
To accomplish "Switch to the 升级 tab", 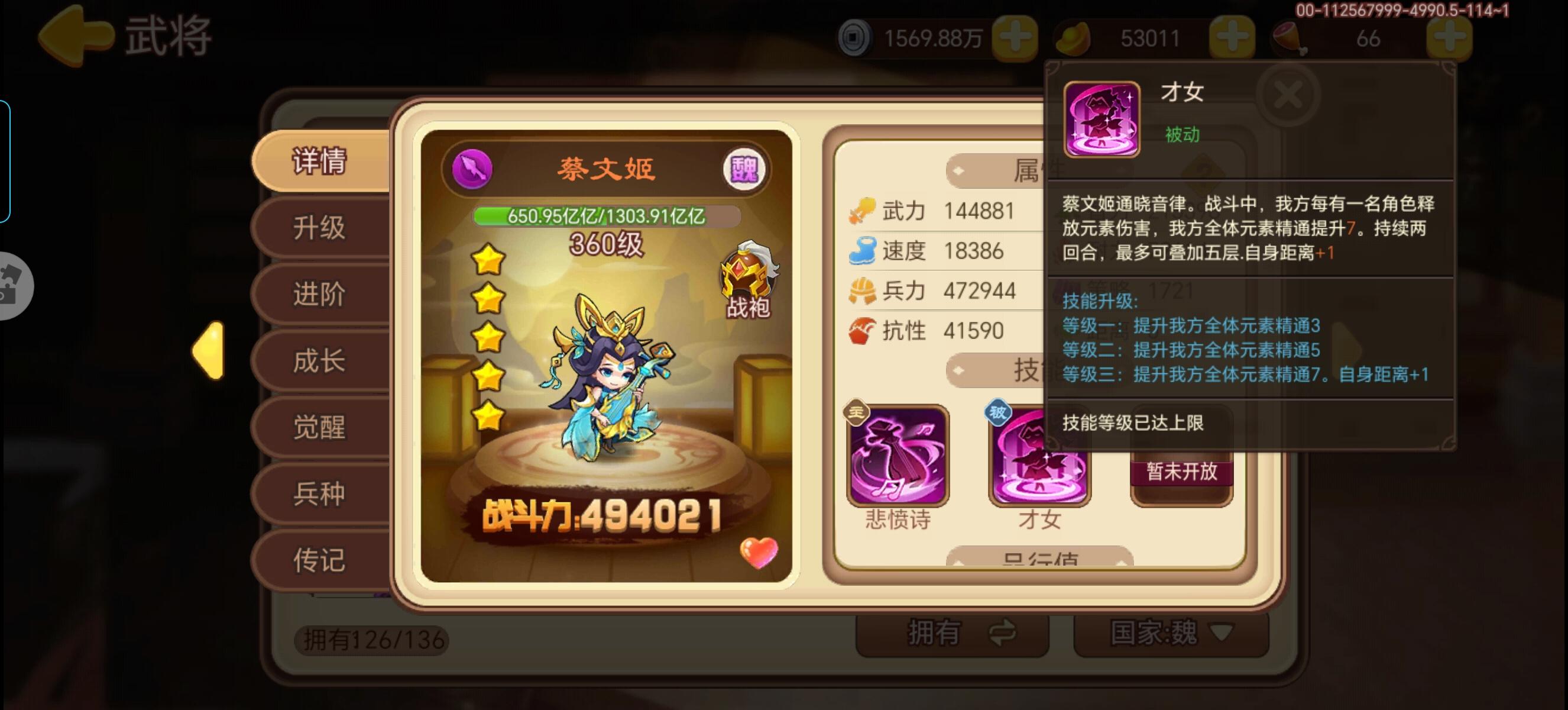I will click(322, 230).
